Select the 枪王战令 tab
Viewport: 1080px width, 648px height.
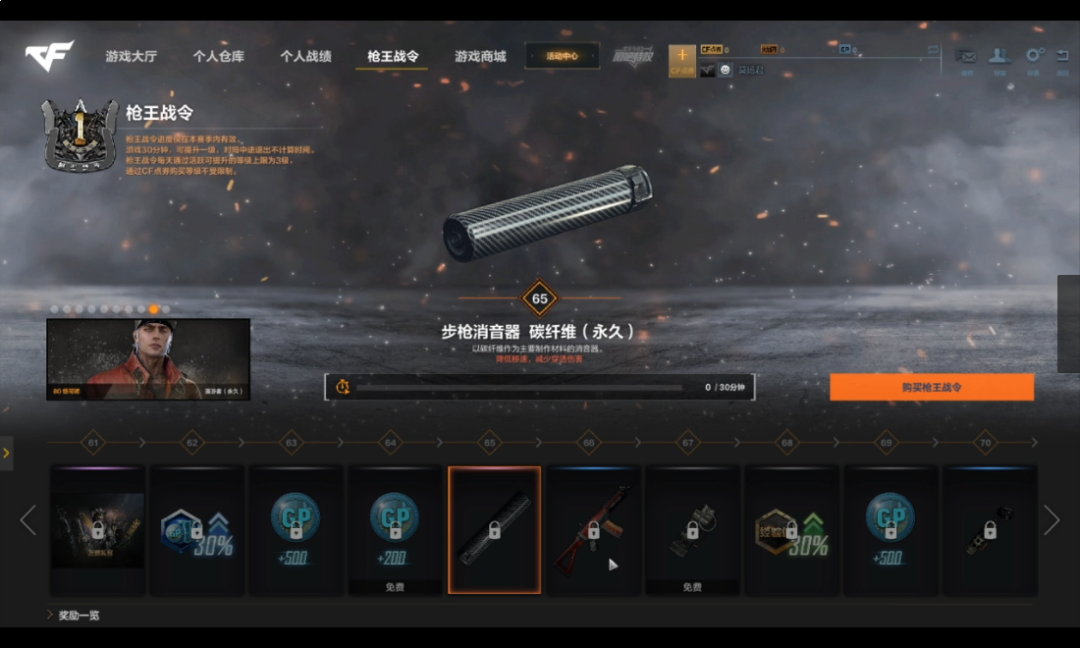coord(392,57)
